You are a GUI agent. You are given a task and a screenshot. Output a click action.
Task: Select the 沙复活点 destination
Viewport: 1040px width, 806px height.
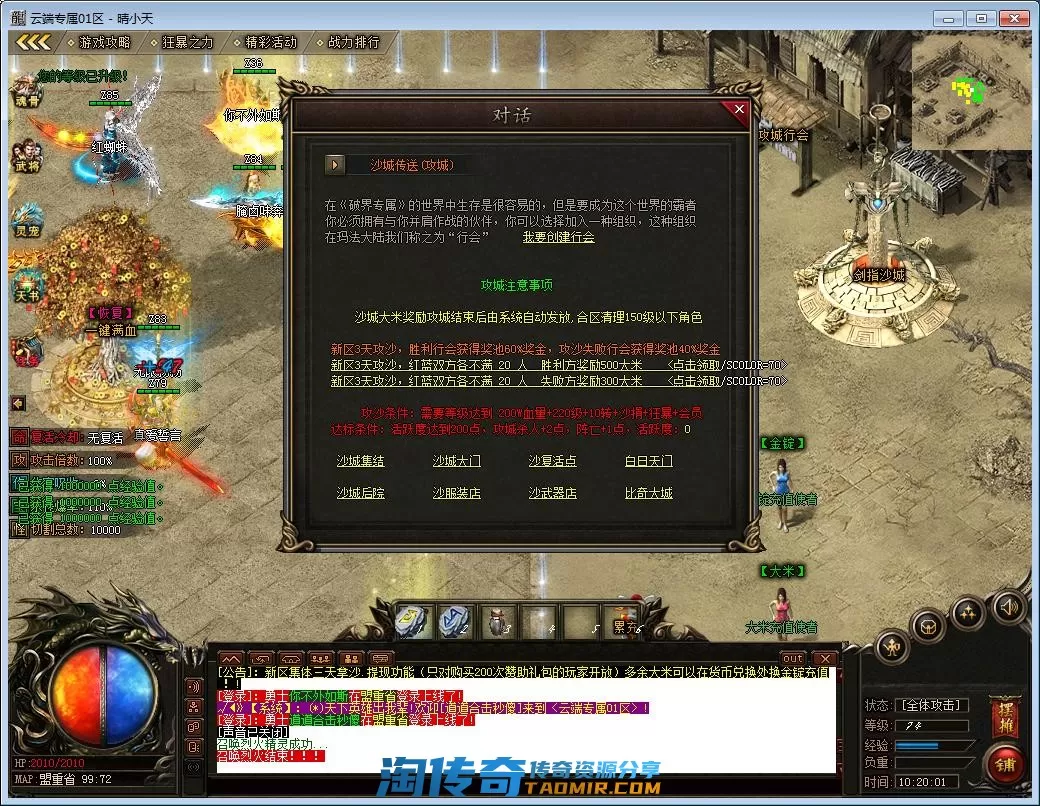[552, 462]
